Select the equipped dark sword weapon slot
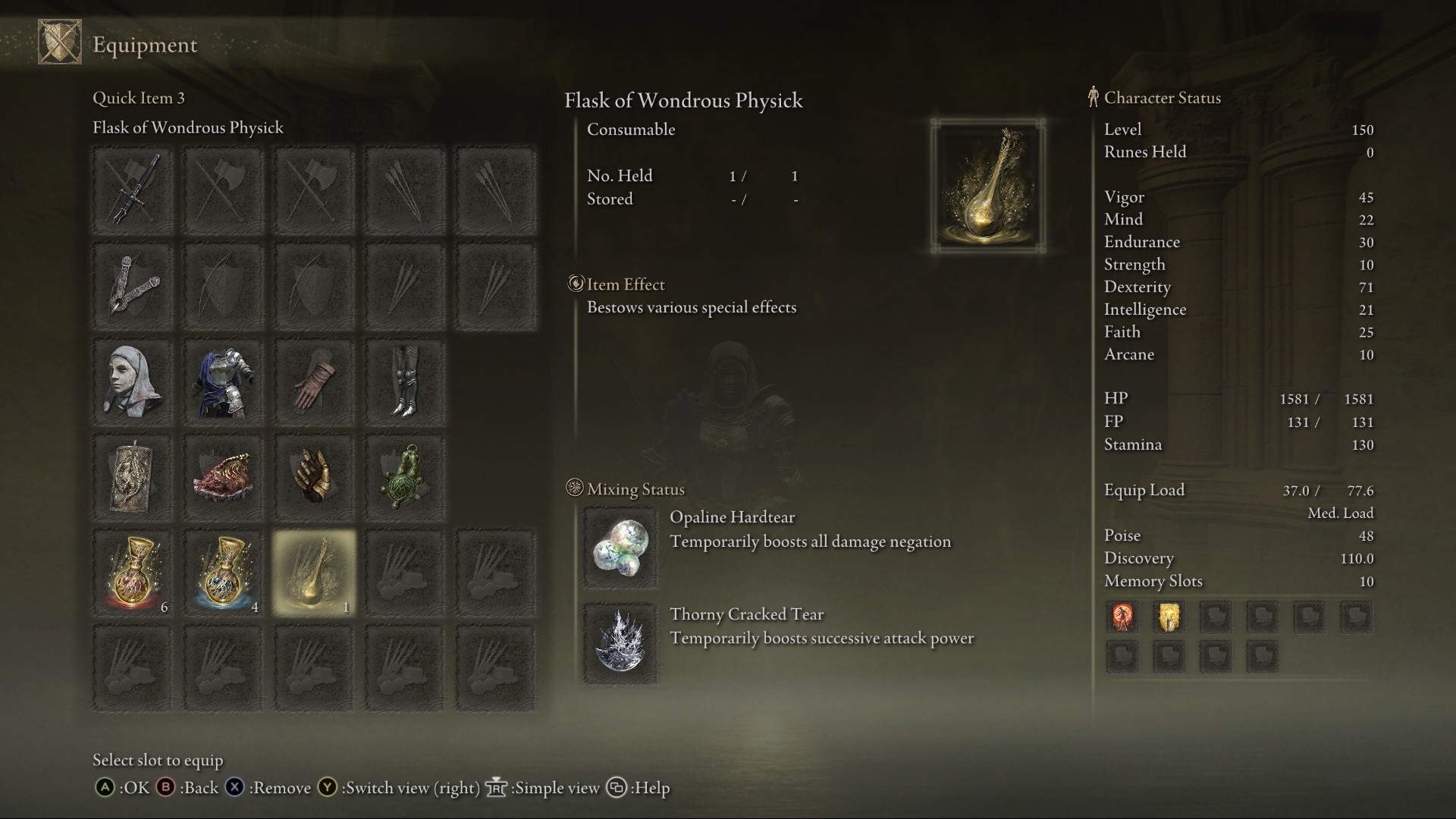 coord(133,190)
